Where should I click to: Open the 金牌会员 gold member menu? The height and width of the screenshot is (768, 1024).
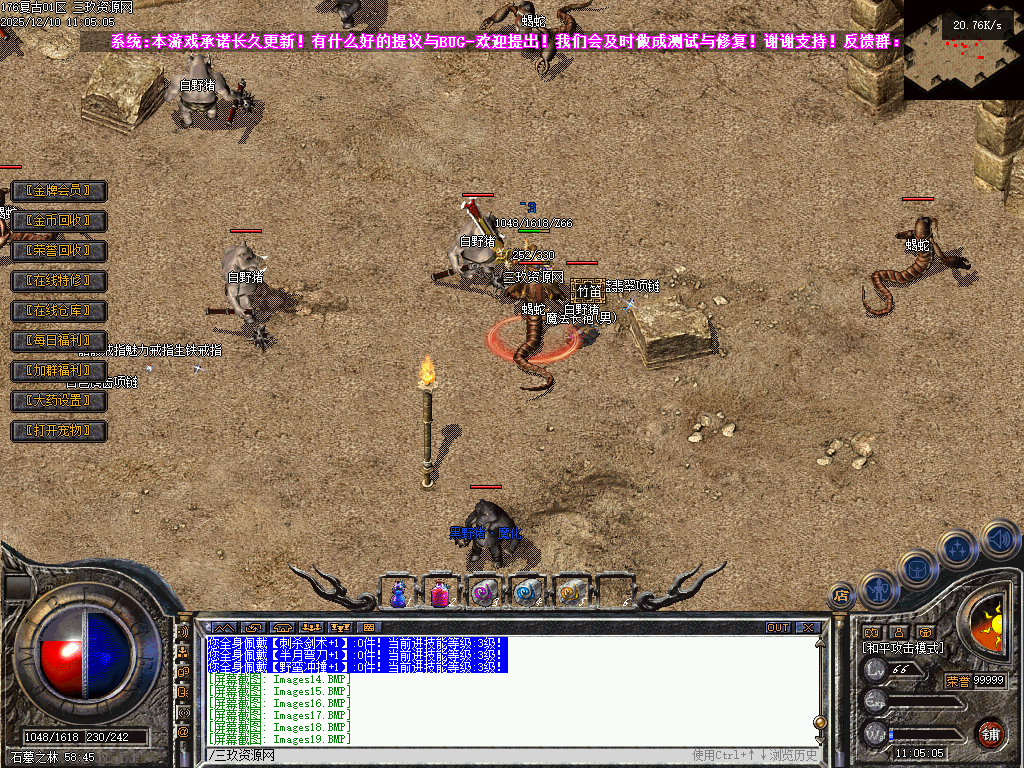58,191
